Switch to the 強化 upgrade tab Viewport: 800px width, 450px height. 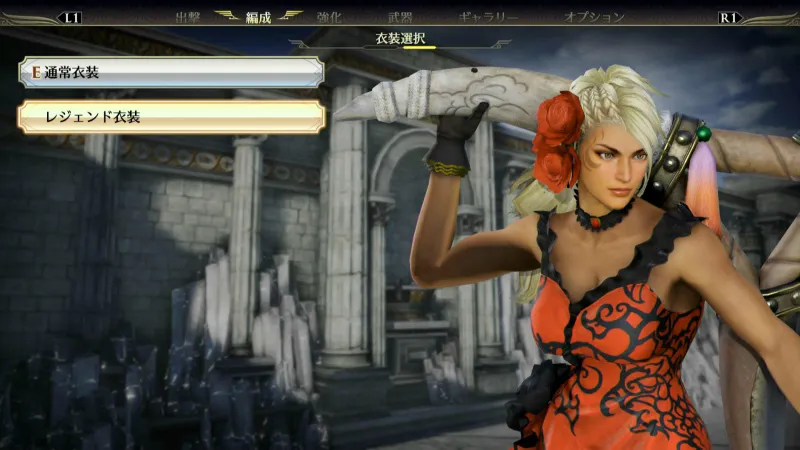(x=328, y=17)
